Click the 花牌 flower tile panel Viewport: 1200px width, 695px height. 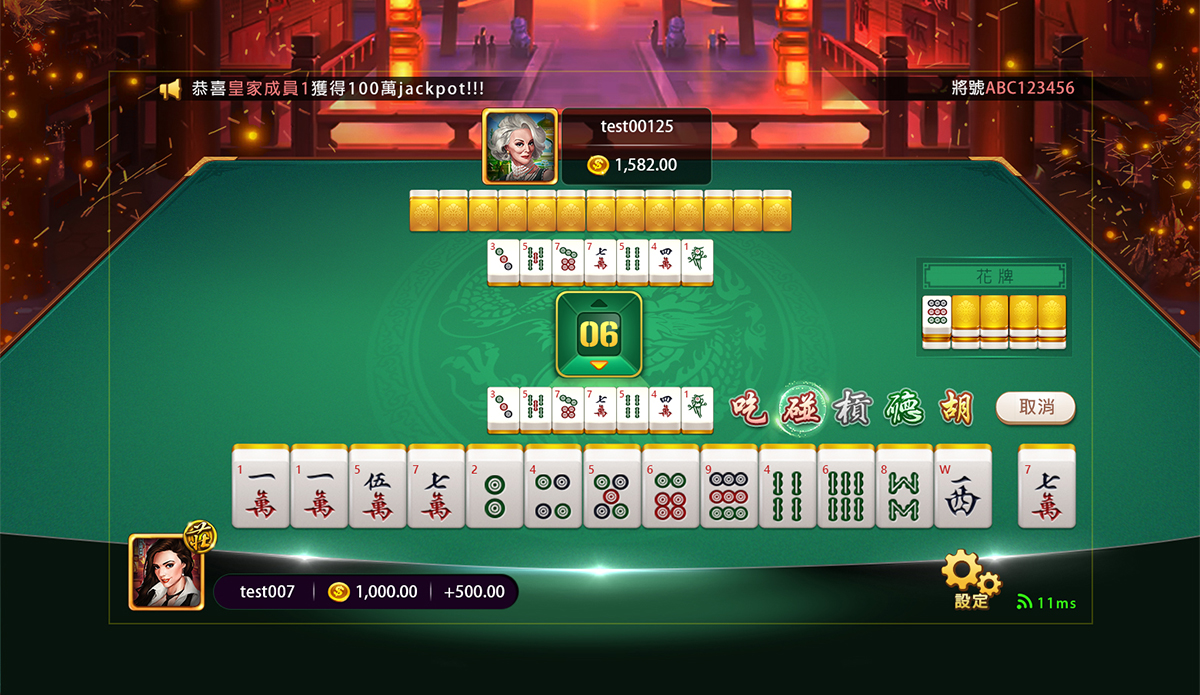(994, 276)
